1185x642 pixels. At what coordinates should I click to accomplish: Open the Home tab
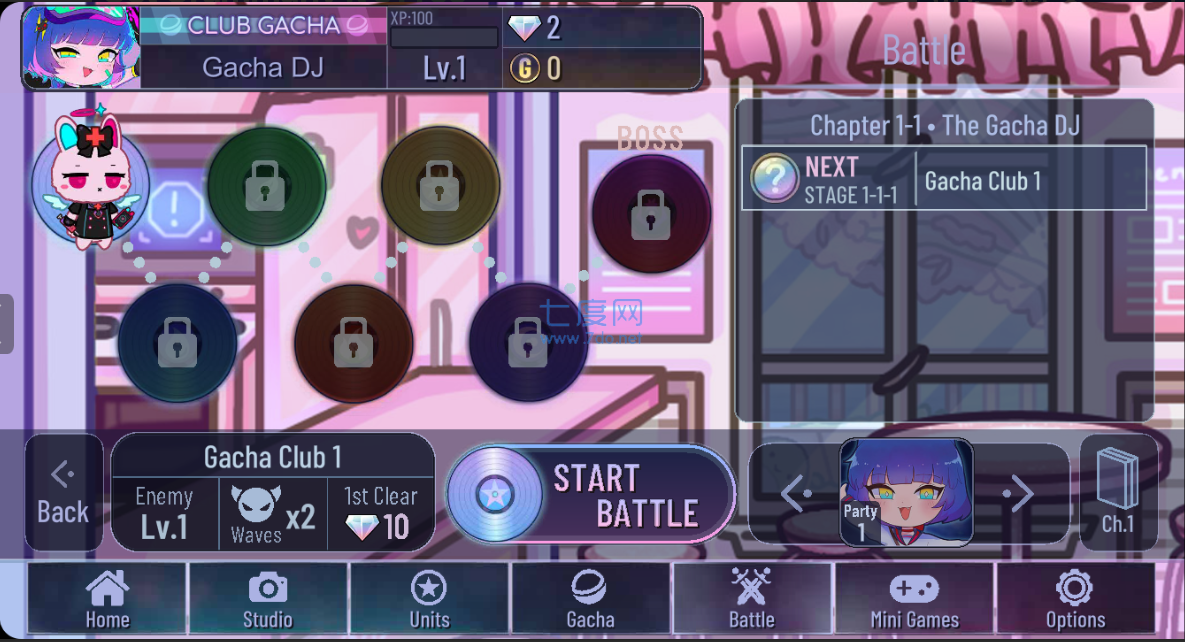[x=107, y=598]
